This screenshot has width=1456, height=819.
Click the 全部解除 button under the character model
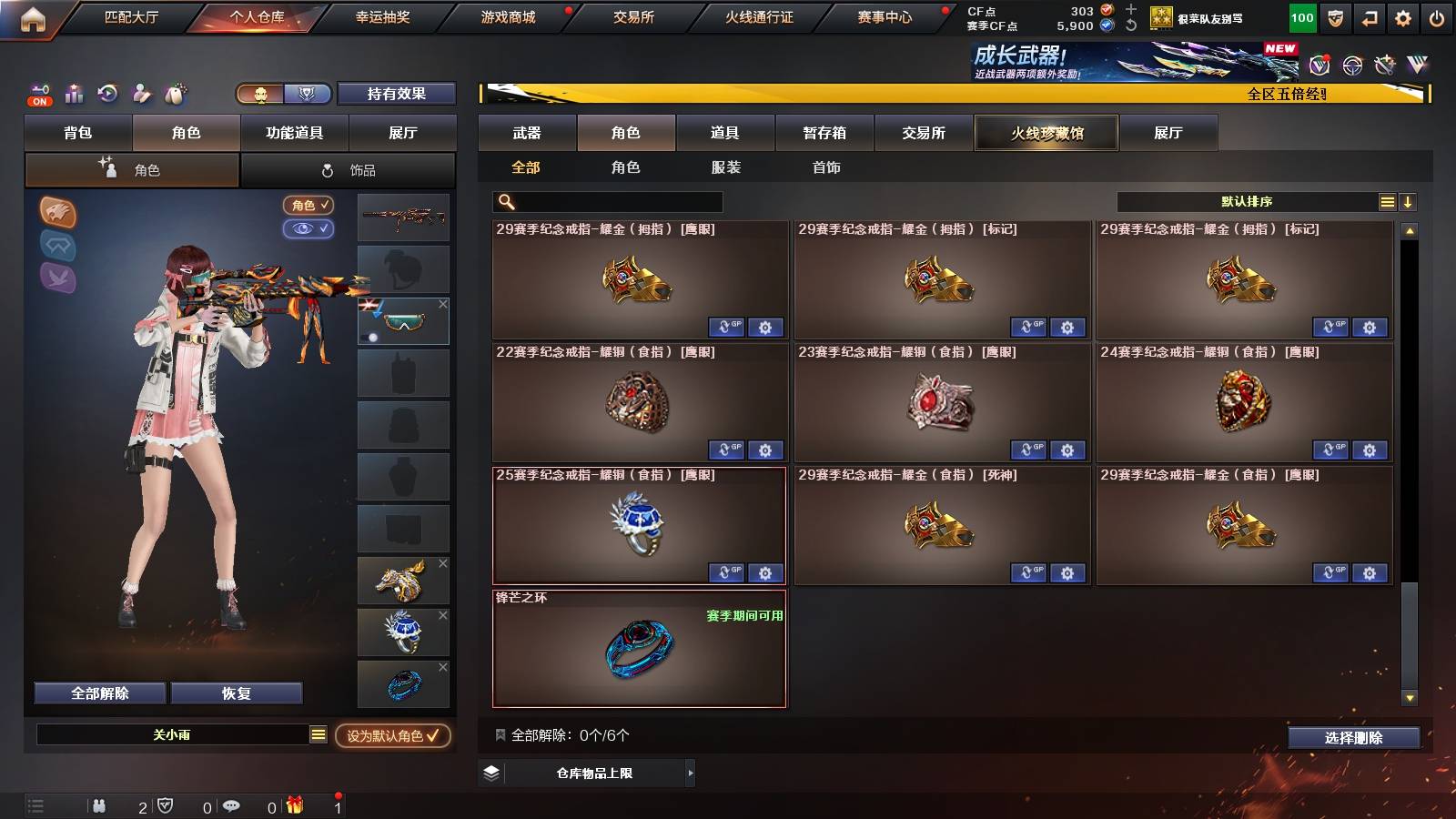click(x=98, y=693)
